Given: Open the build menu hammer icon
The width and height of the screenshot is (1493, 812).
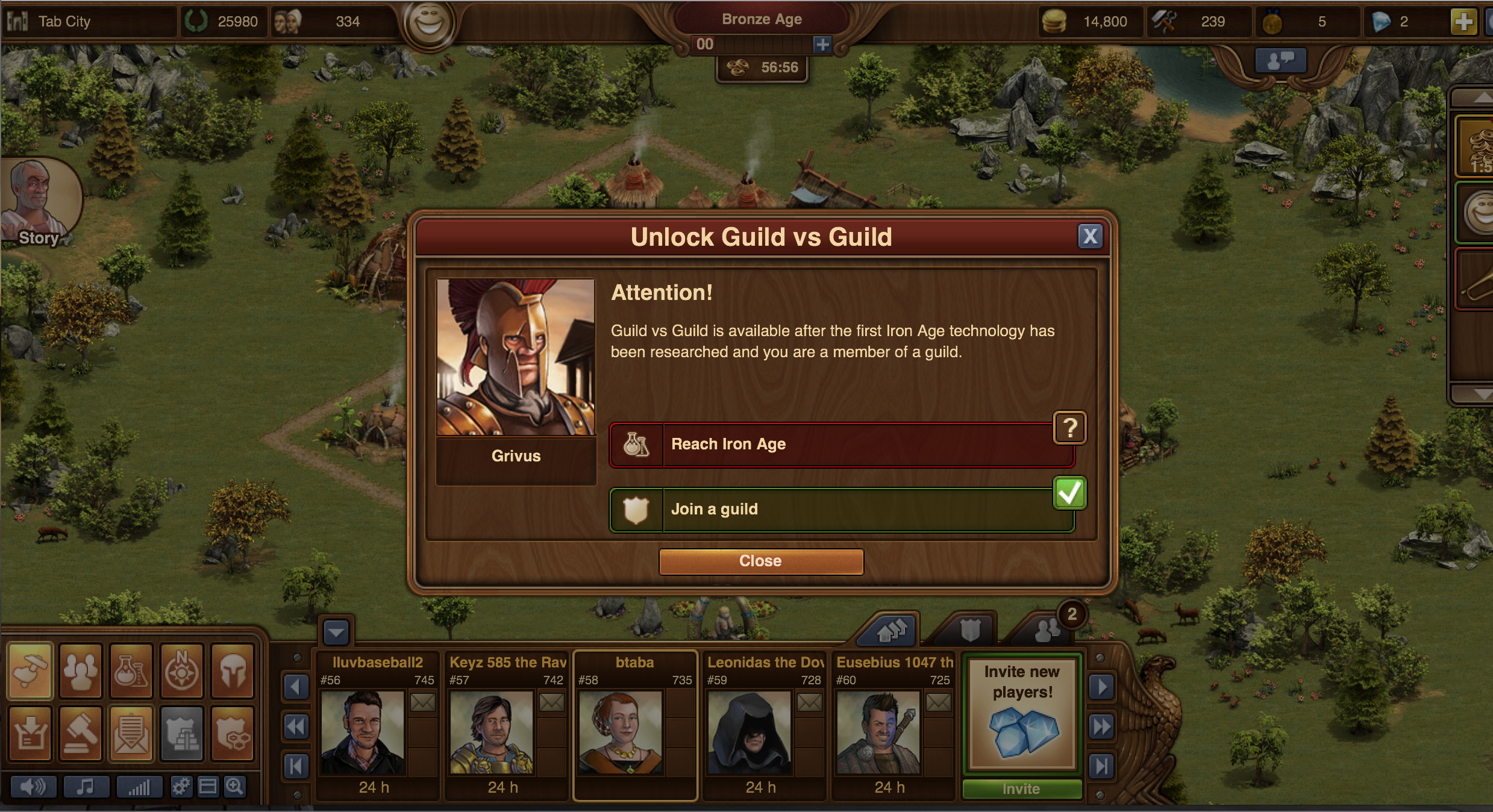Looking at the screenshot, I should (30, 671).
